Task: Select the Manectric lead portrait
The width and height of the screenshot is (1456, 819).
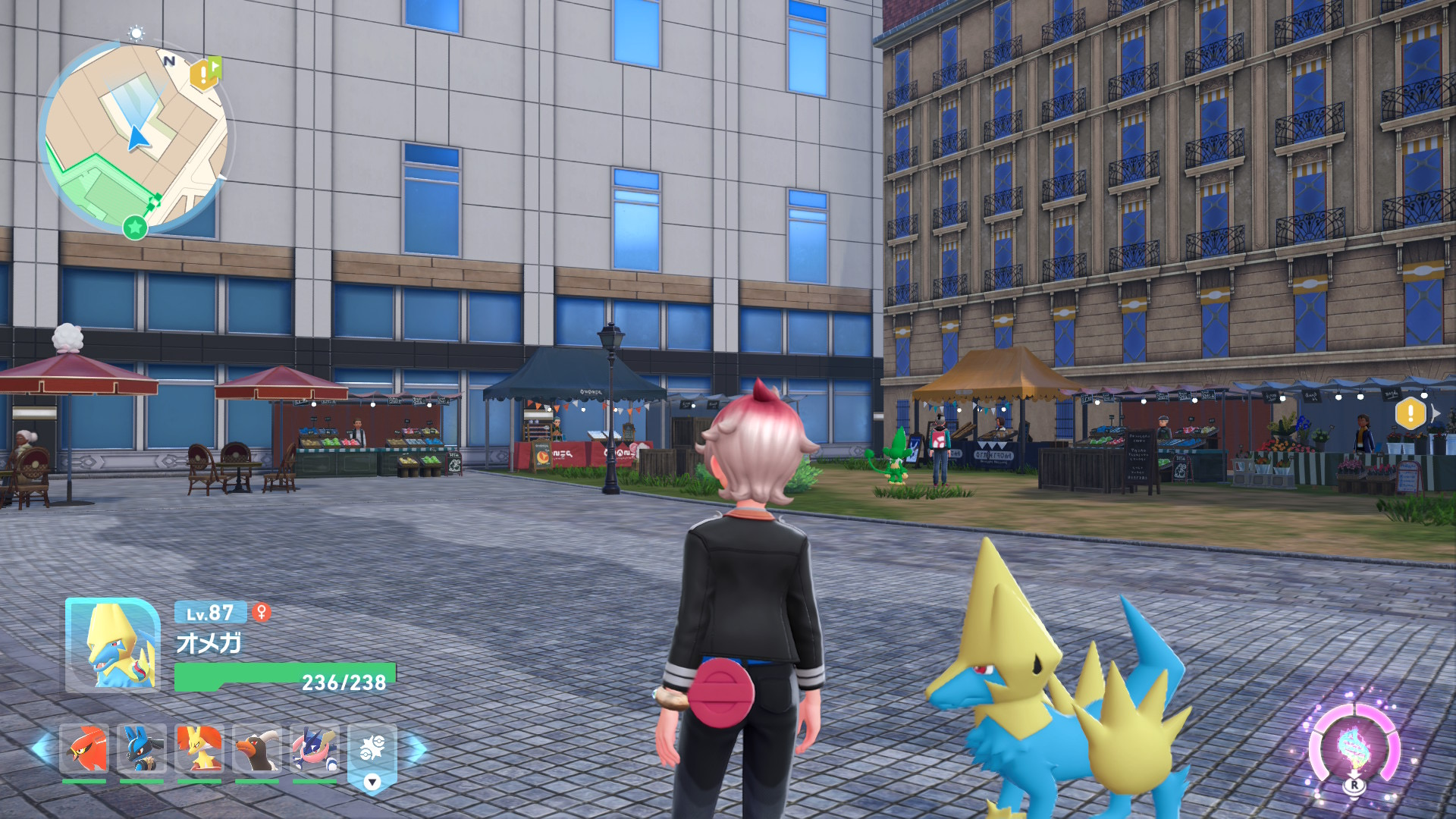Action: pos(113,645)
